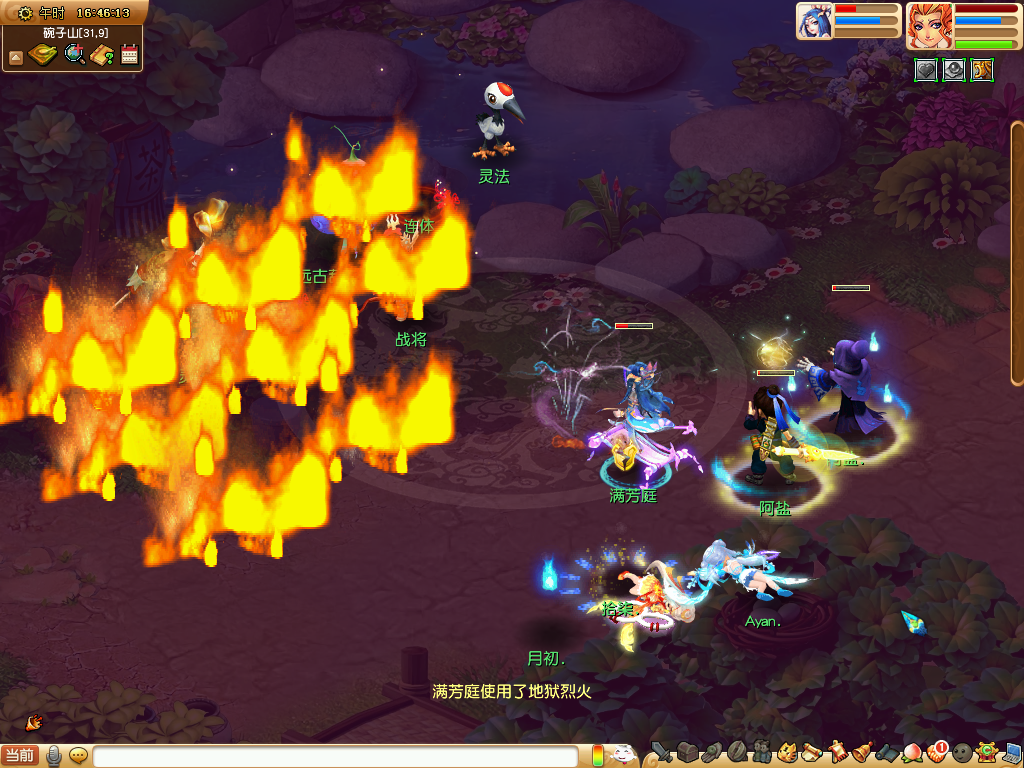Collapse the location panel with the arrow button

pos(15,58)
